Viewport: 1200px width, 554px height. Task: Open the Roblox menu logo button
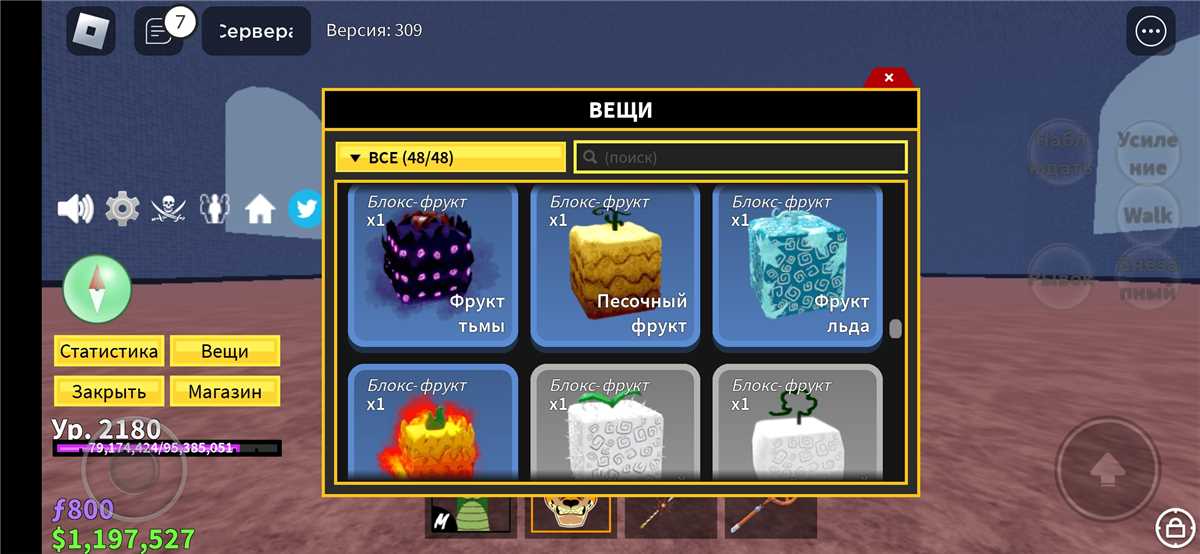[x=91, y=31]
